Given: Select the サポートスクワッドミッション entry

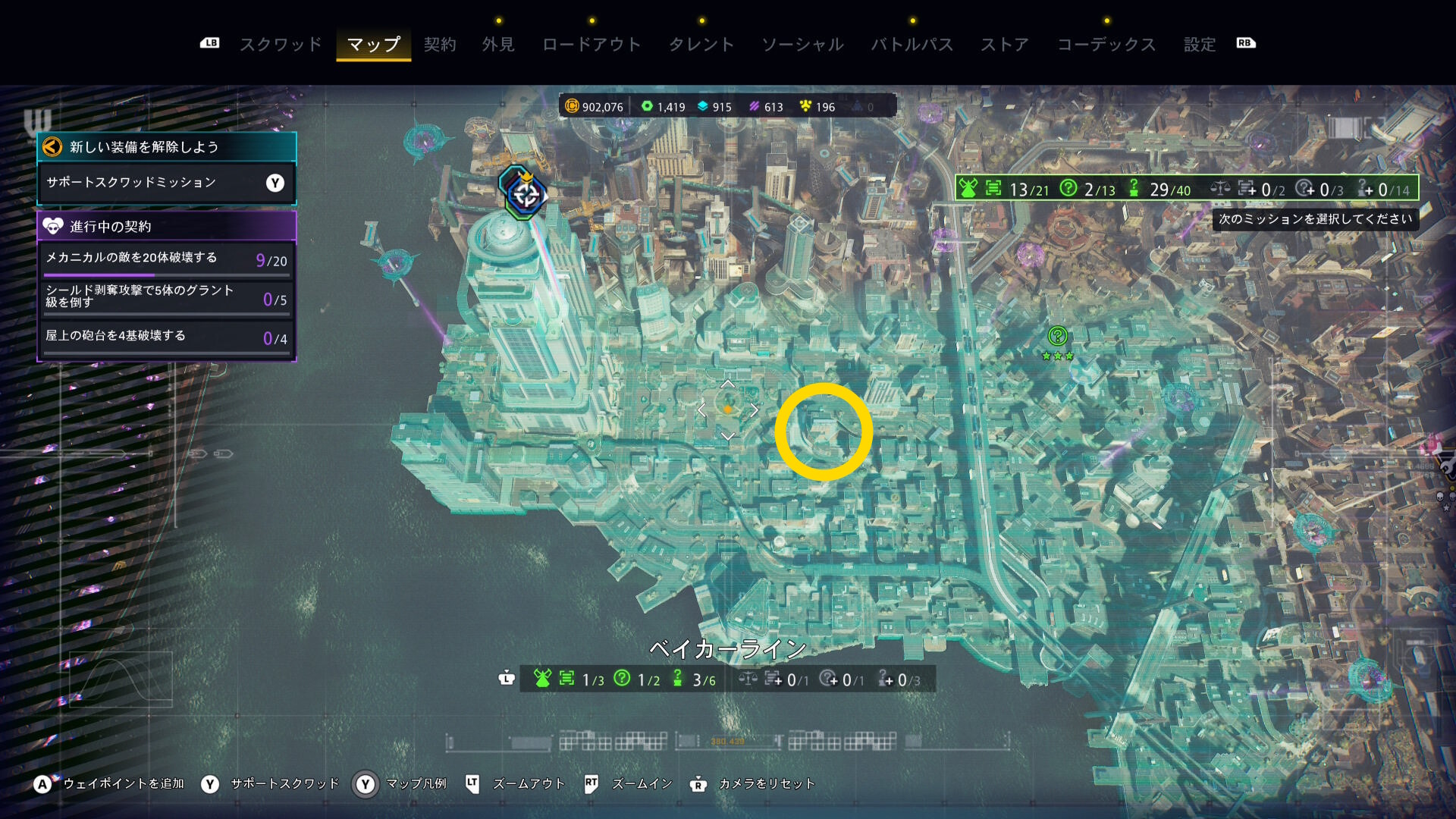Looking at the screenshot, I should 166,183.
